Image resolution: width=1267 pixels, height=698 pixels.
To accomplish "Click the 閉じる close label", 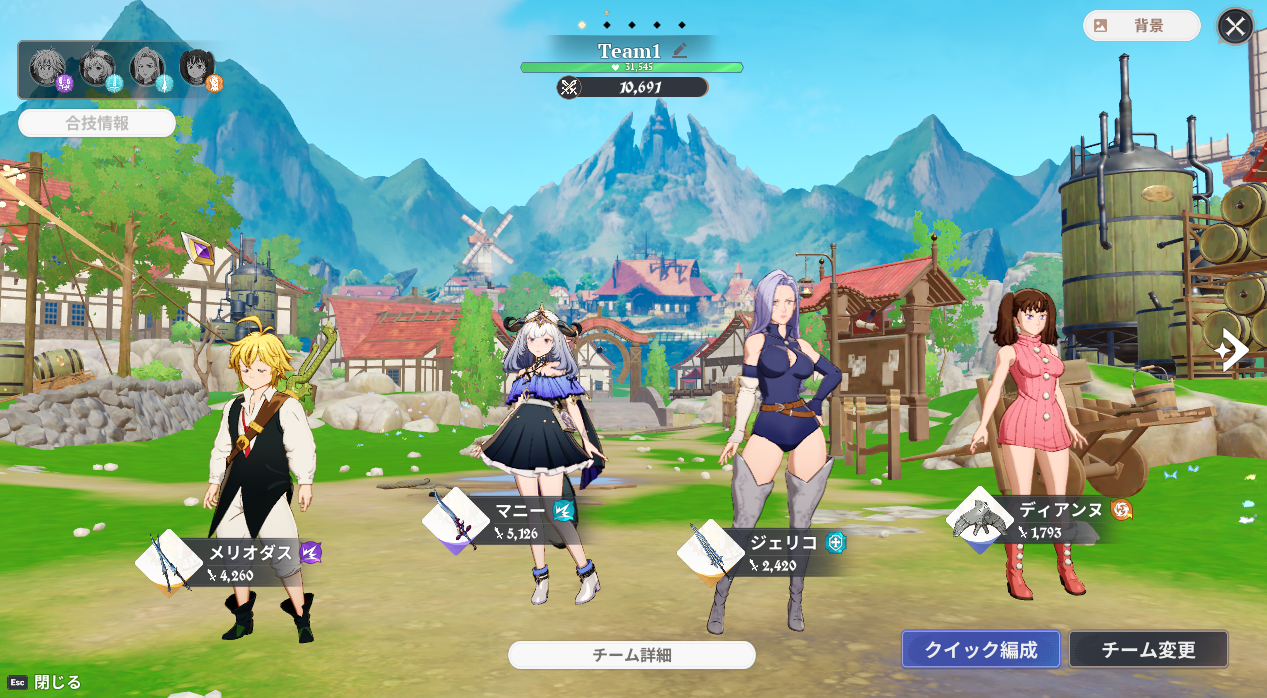I will click(58, 682).
